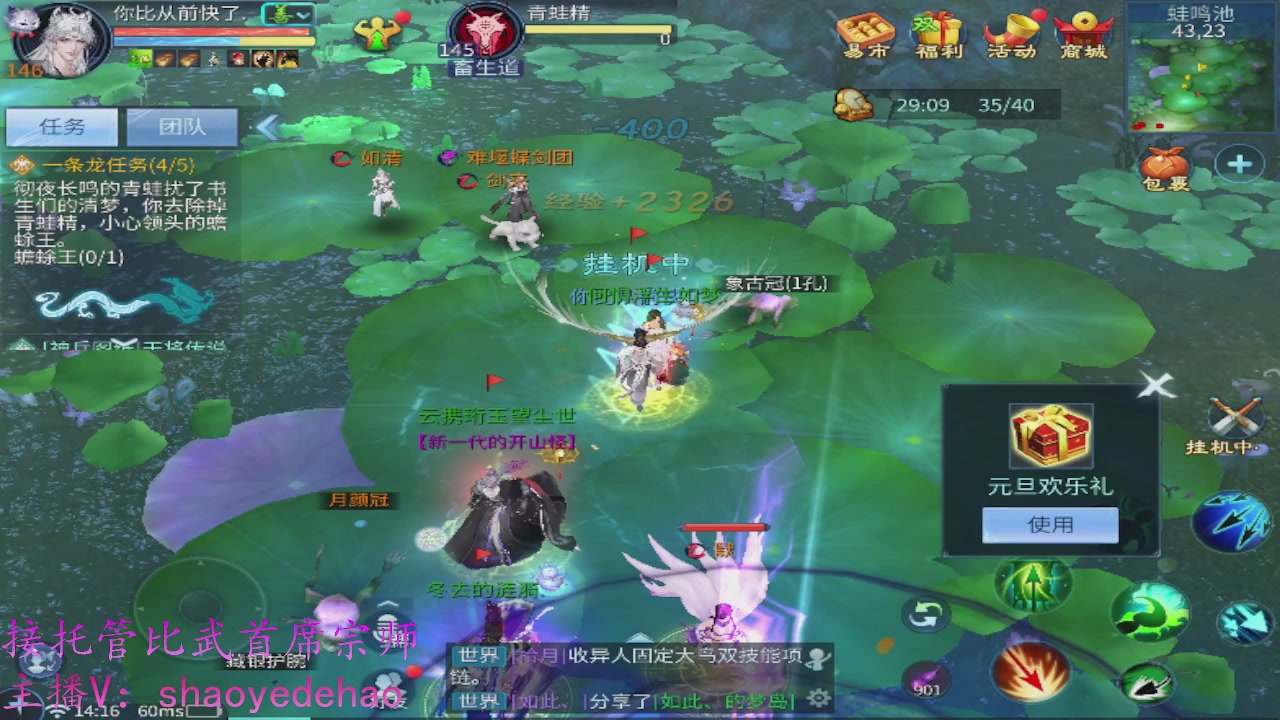
Task: Switch to the 任务 task tab
Action: [x=60, y=126]
